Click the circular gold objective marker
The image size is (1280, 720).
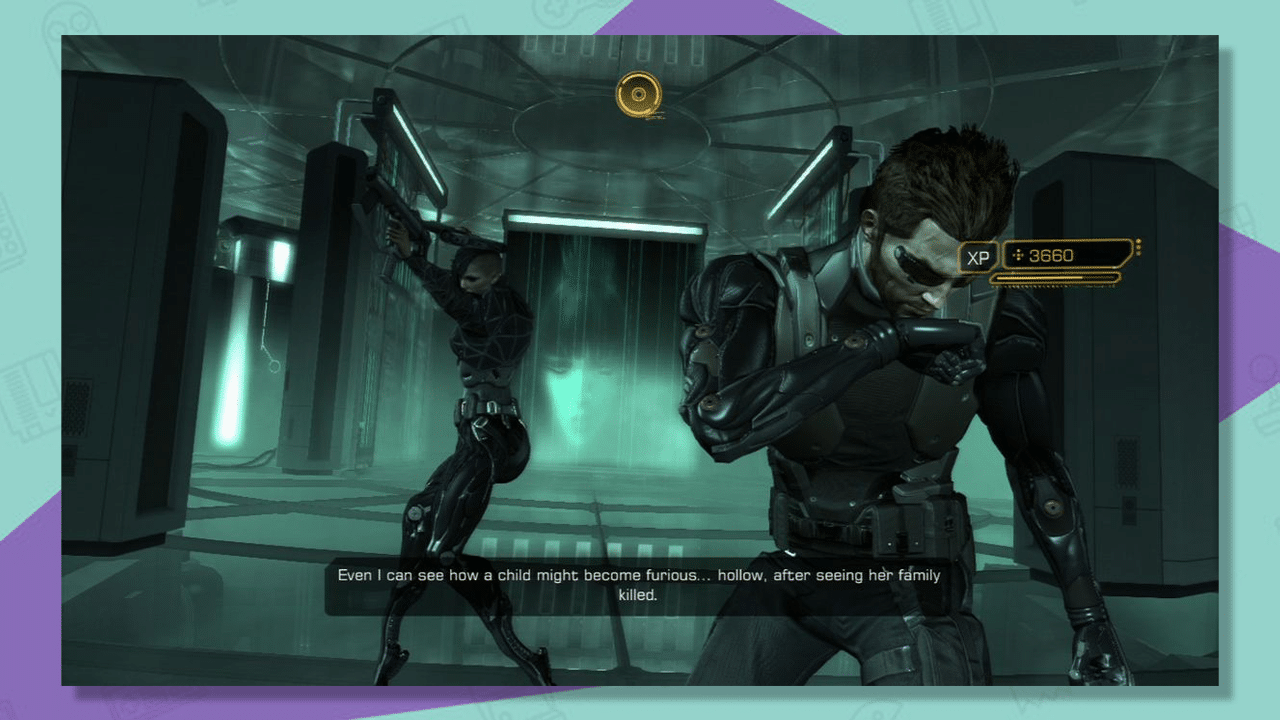coord(637,92)
